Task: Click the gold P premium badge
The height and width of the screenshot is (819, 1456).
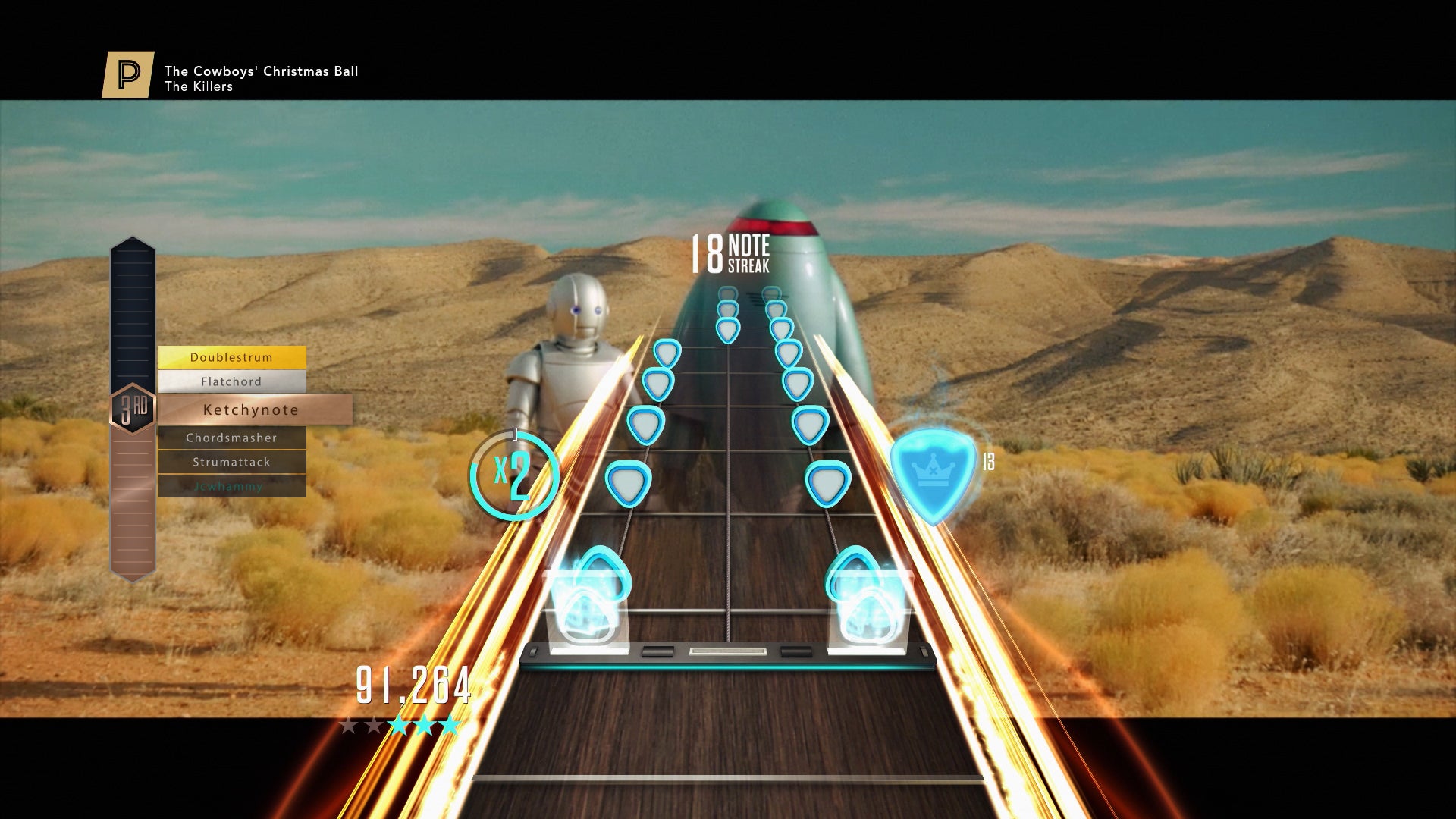Action: pyautogui.click(x=128, y=74)
